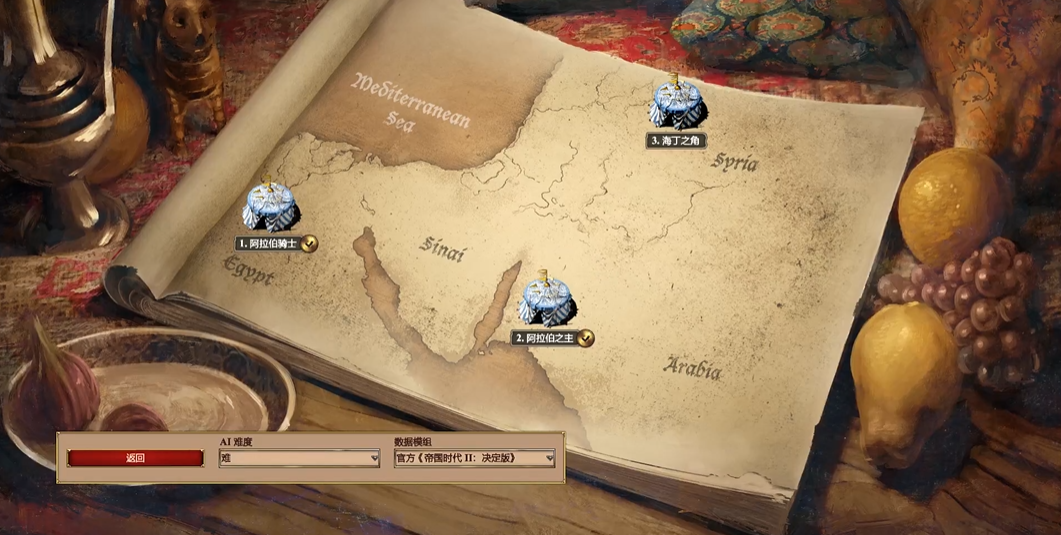Select scenario 1. 阿拉伯骑士
The height and width of the screenshot is (535, 1061).
[x=270, y=206]
